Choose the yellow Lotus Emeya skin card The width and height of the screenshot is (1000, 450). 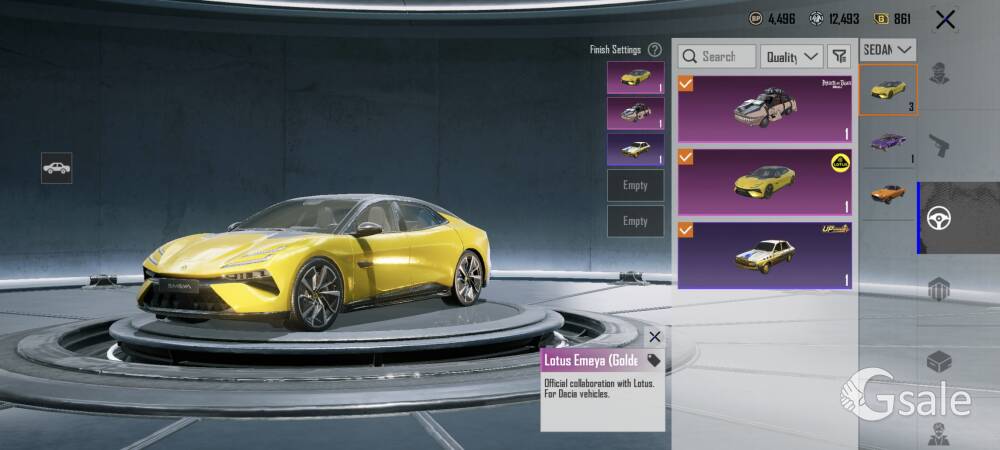click(x=765, y=181)
